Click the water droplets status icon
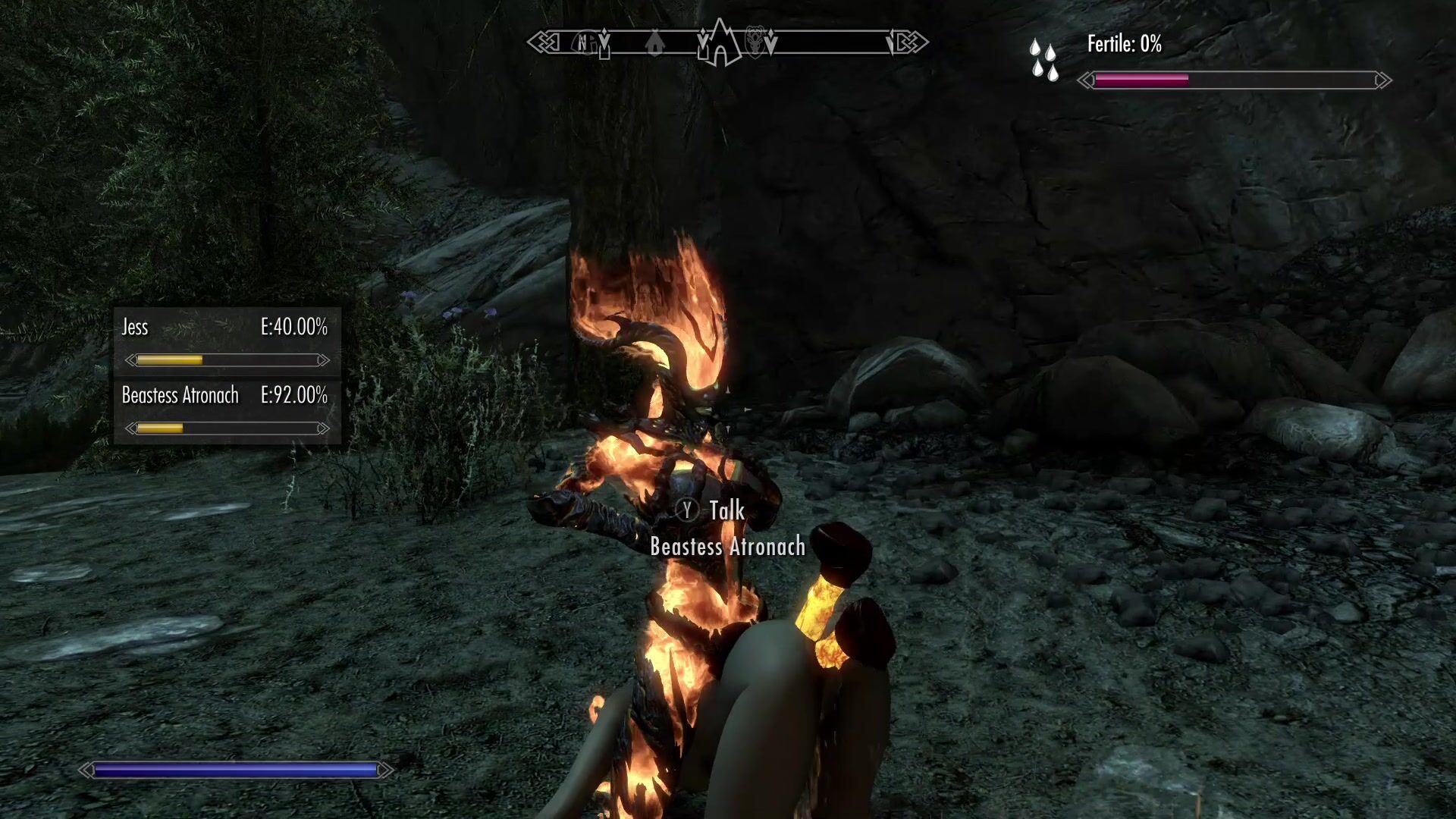This screenshot has height=819, width=1456. pos(1043,60)
